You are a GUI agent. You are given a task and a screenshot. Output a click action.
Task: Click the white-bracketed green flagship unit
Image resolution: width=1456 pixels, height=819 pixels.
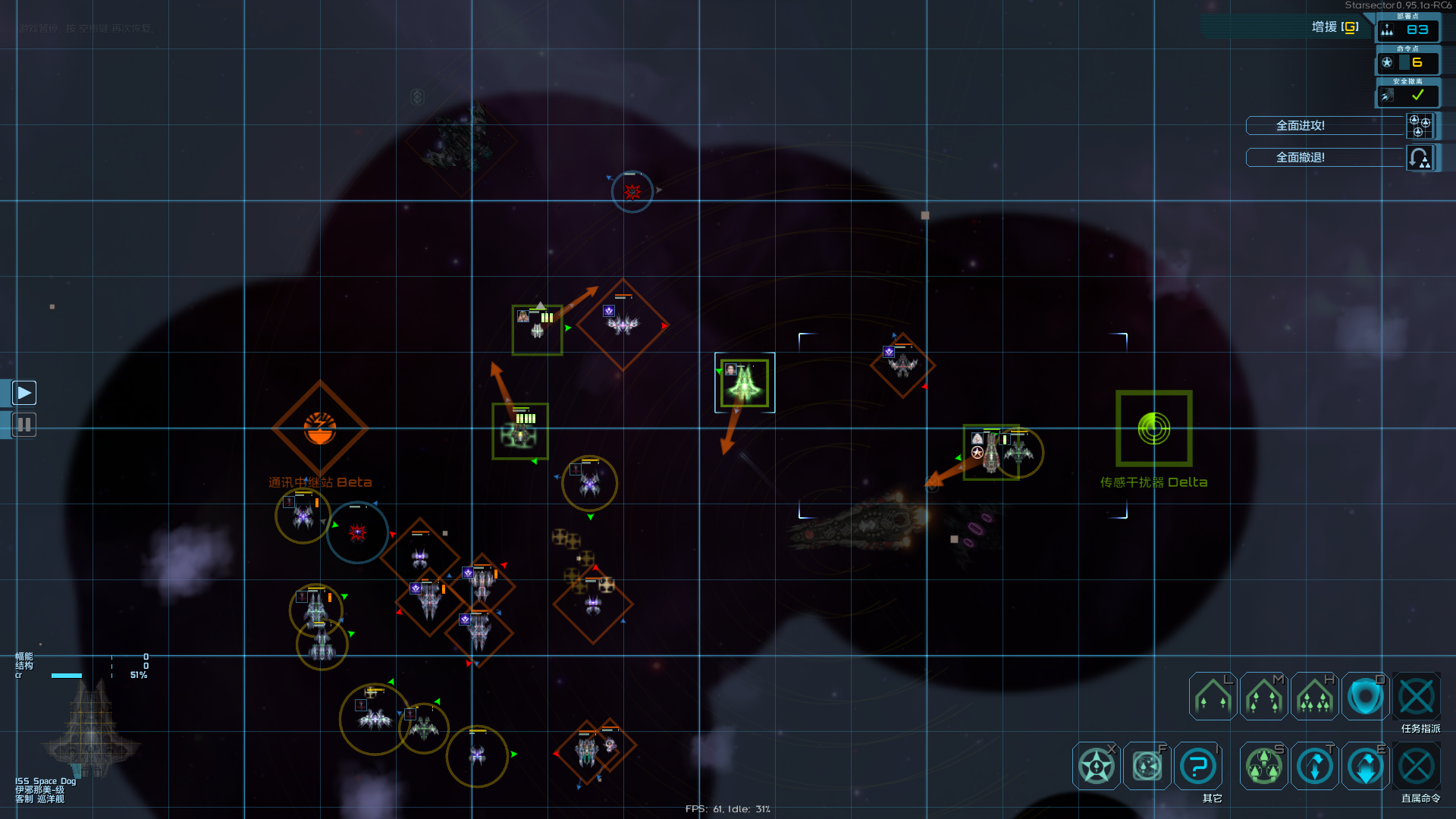pyautogui.click(x=744, y=383)
